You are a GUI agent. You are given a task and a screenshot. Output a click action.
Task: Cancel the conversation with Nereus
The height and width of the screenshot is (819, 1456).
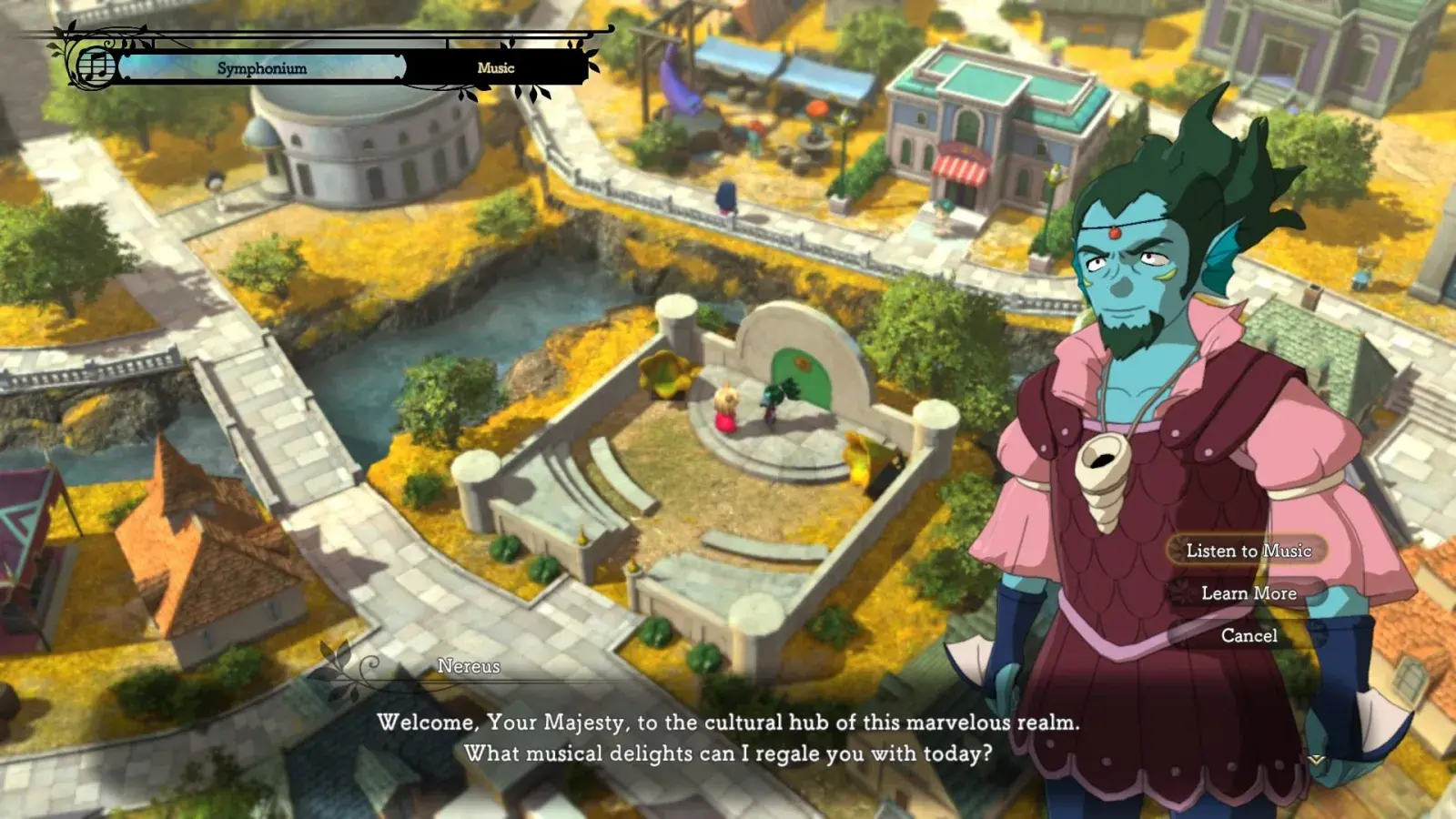click(1249, 636)
